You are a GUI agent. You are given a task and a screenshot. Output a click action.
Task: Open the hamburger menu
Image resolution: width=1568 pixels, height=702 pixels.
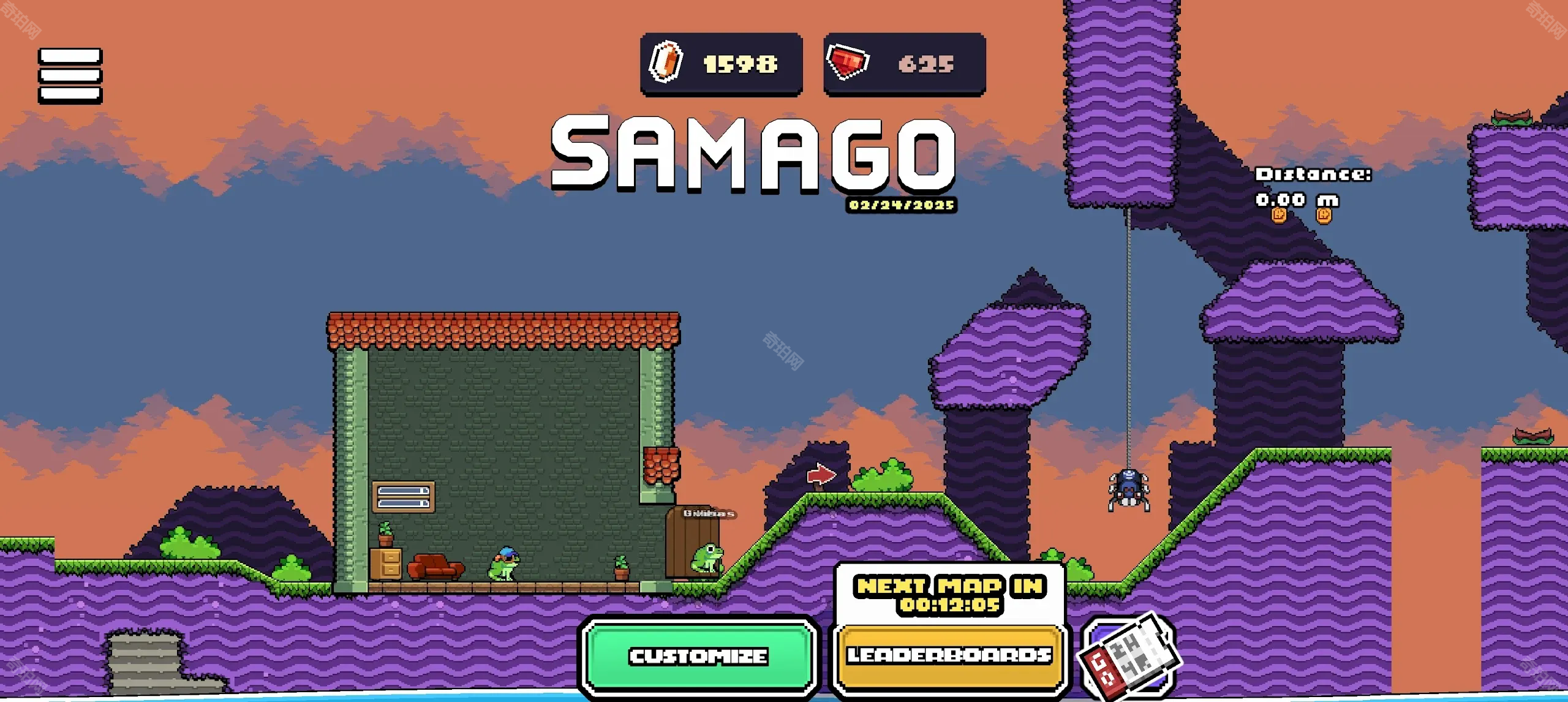70,75
